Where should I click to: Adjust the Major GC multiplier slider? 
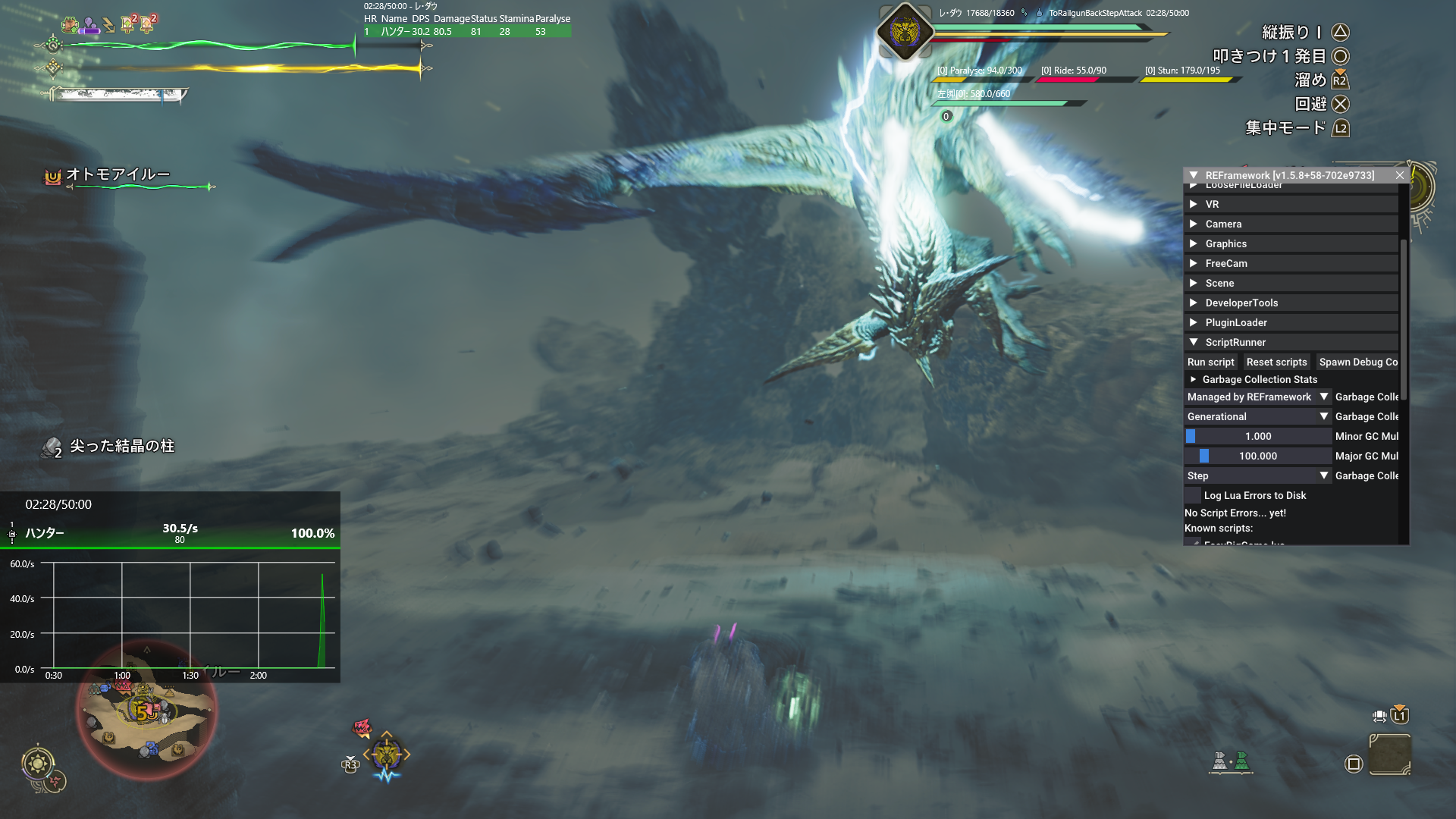coord(1257,456)
